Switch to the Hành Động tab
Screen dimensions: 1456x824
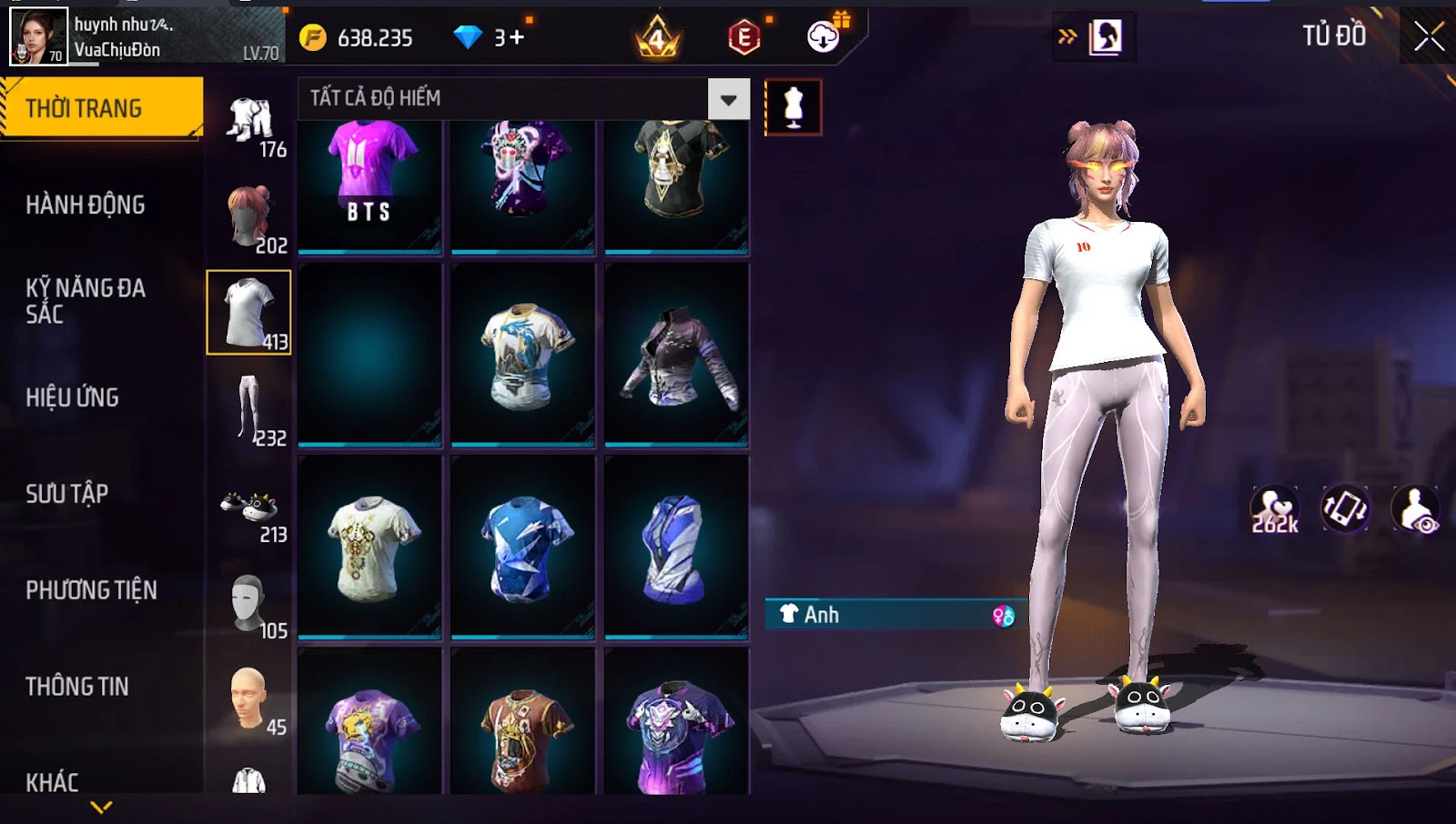click(86, 205)
